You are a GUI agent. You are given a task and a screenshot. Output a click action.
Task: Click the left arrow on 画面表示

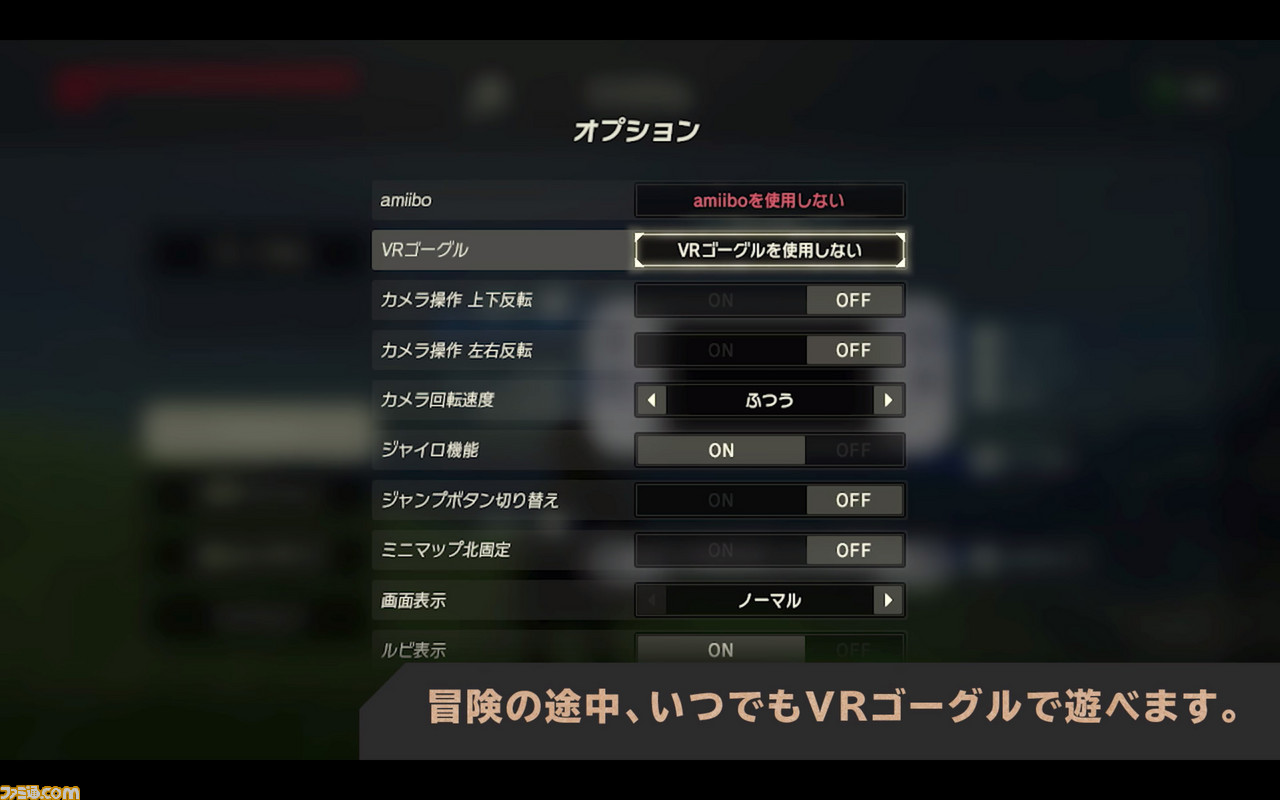pyautogui.click(x=649, y=600)
